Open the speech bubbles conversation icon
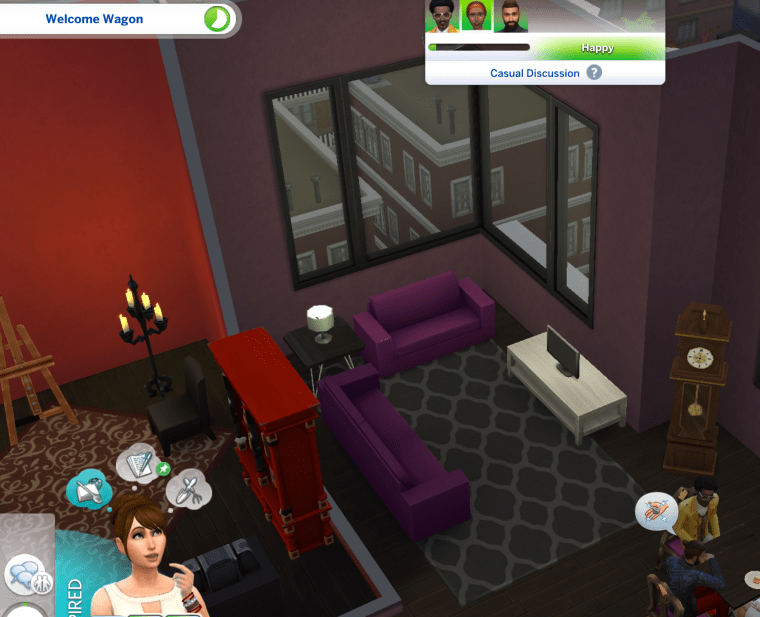 22,577
